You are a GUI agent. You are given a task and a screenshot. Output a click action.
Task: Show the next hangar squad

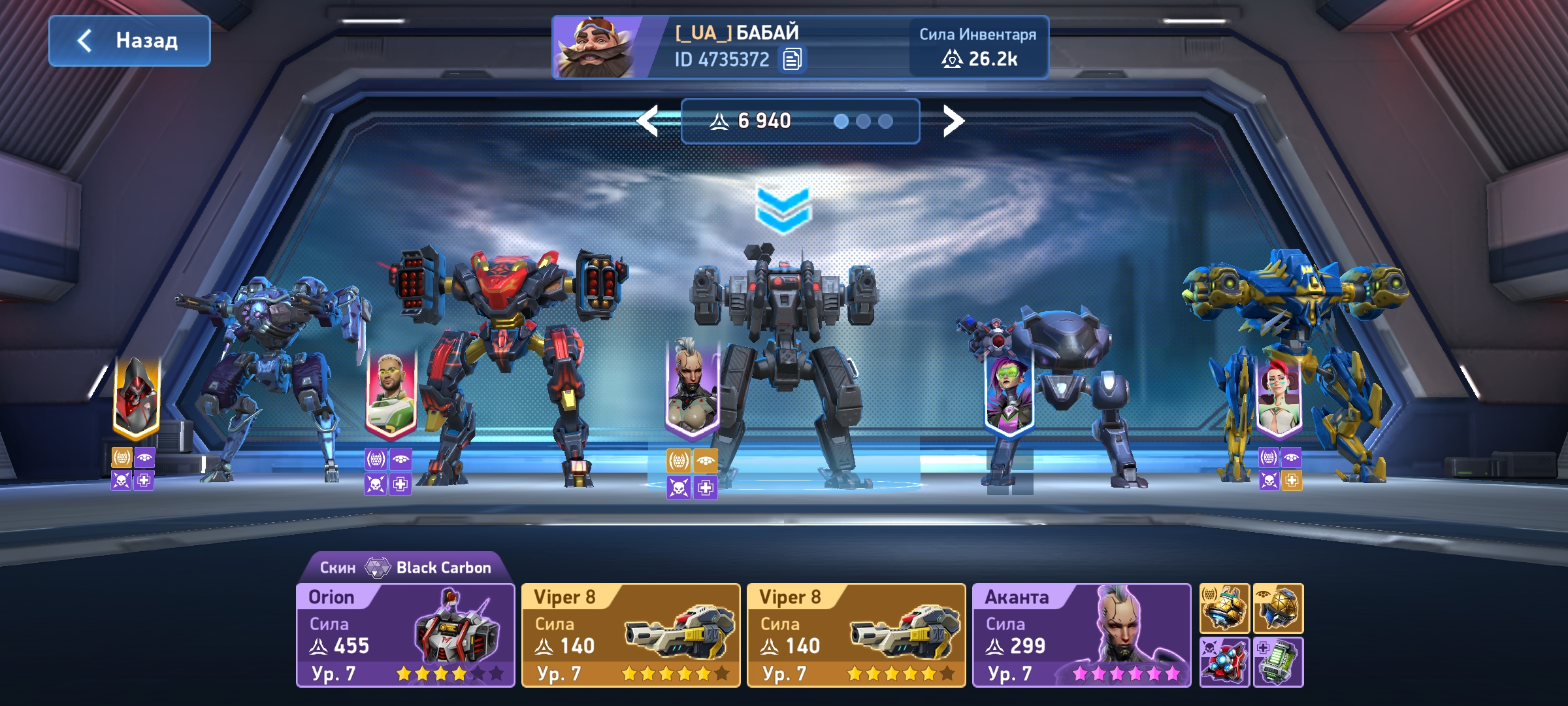(x=953, y=121)
